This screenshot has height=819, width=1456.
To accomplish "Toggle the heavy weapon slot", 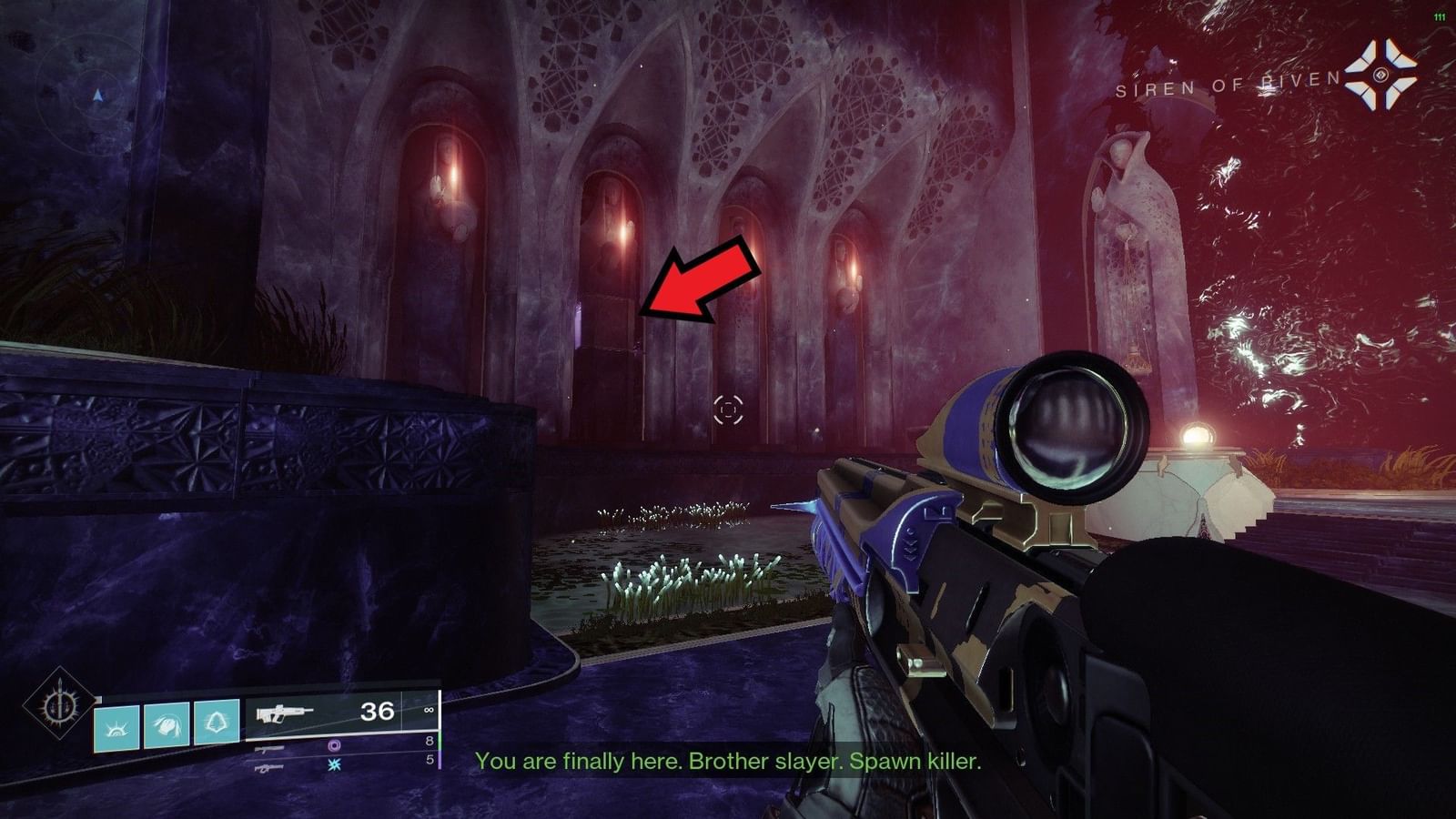I will pos(268,767).
